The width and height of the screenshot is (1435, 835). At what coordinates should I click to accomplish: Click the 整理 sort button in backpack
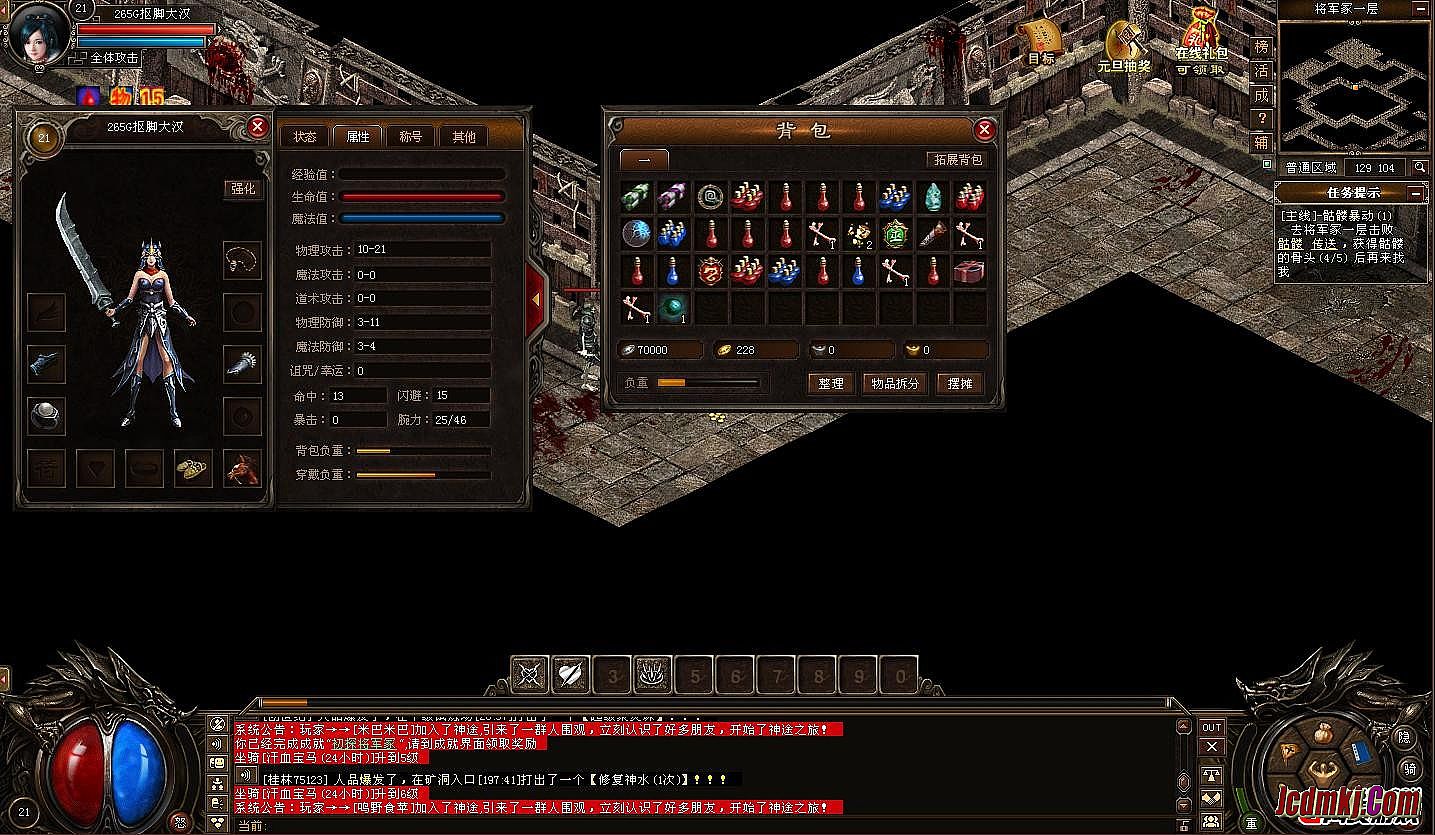pos(830,383)
